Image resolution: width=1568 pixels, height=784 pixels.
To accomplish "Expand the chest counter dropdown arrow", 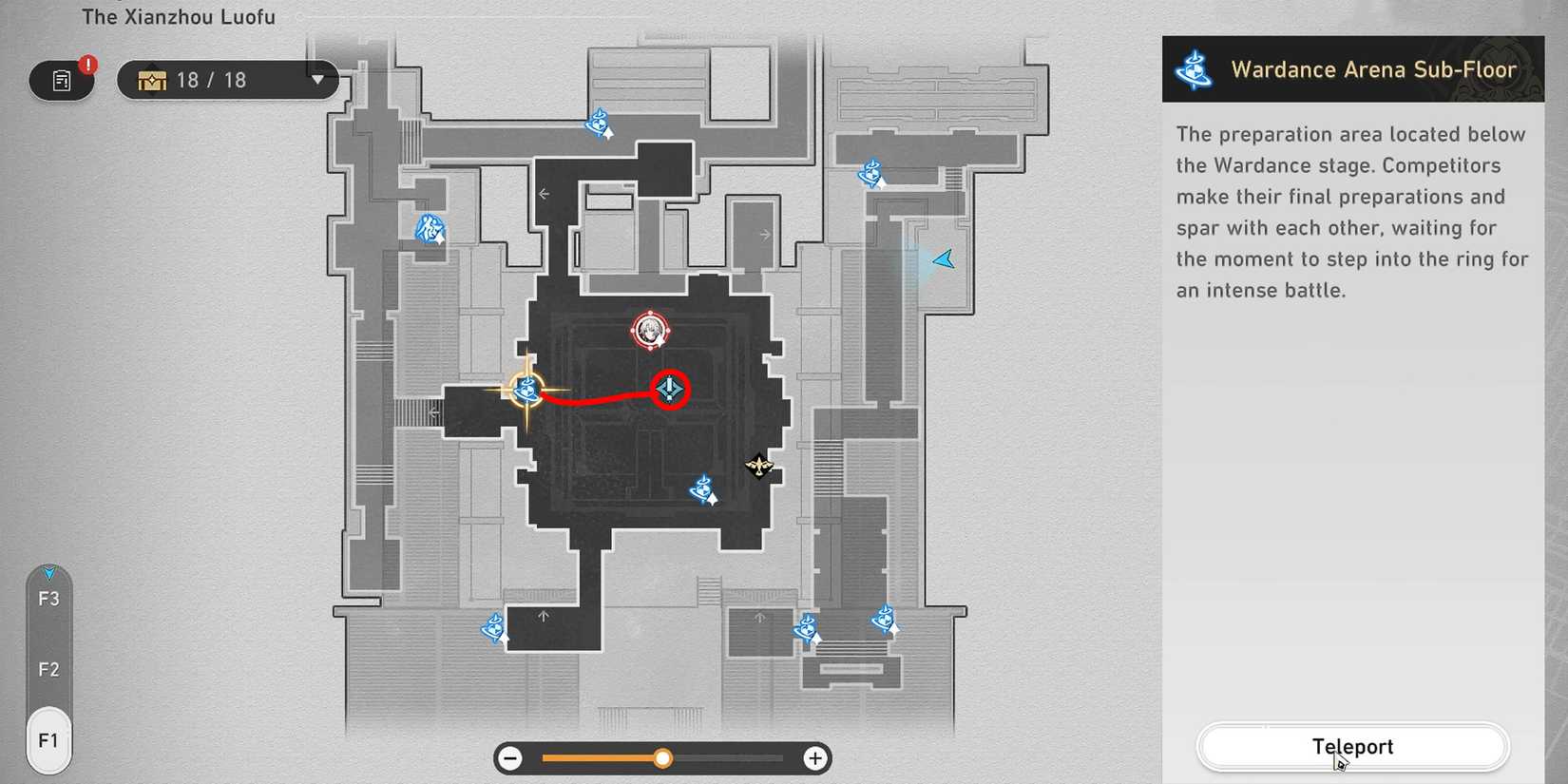I will (x=316, y=81).
